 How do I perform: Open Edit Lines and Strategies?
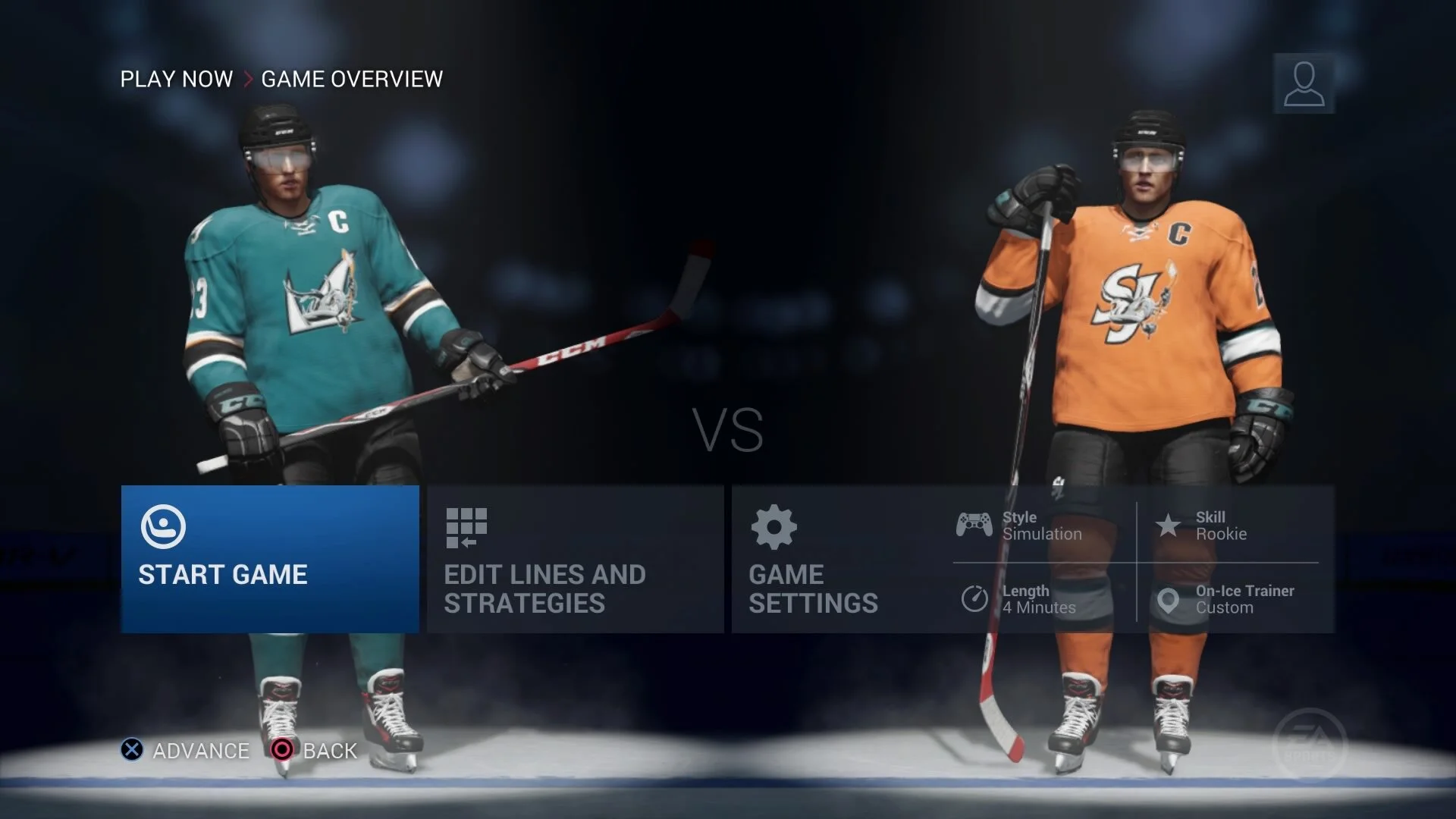[575, 559]
